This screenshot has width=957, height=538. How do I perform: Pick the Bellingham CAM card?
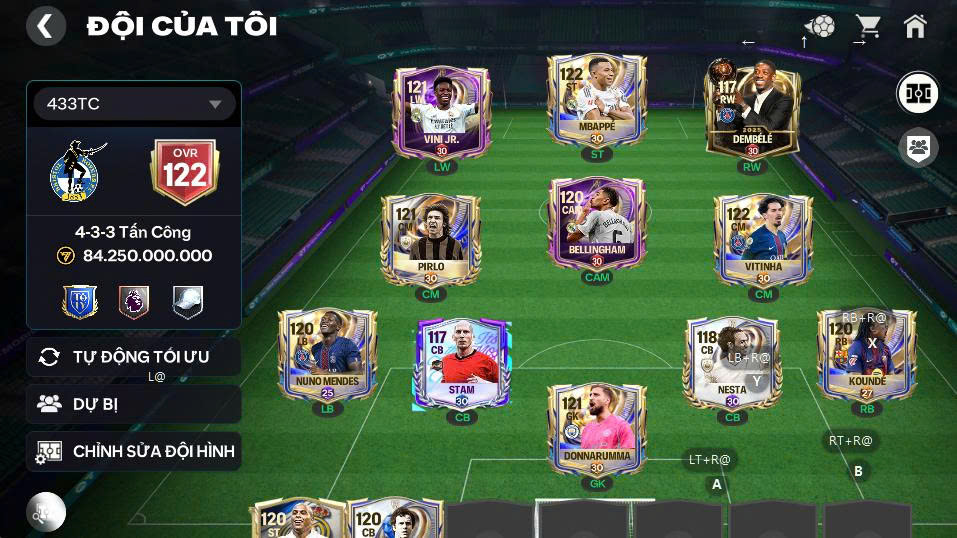(597, 224)
